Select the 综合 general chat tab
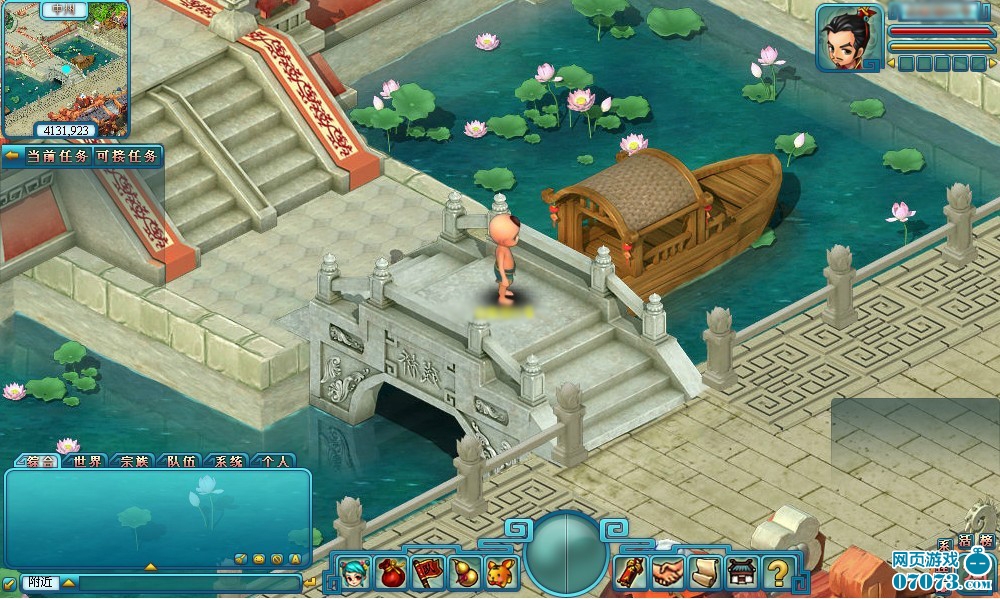 [38, 461]
